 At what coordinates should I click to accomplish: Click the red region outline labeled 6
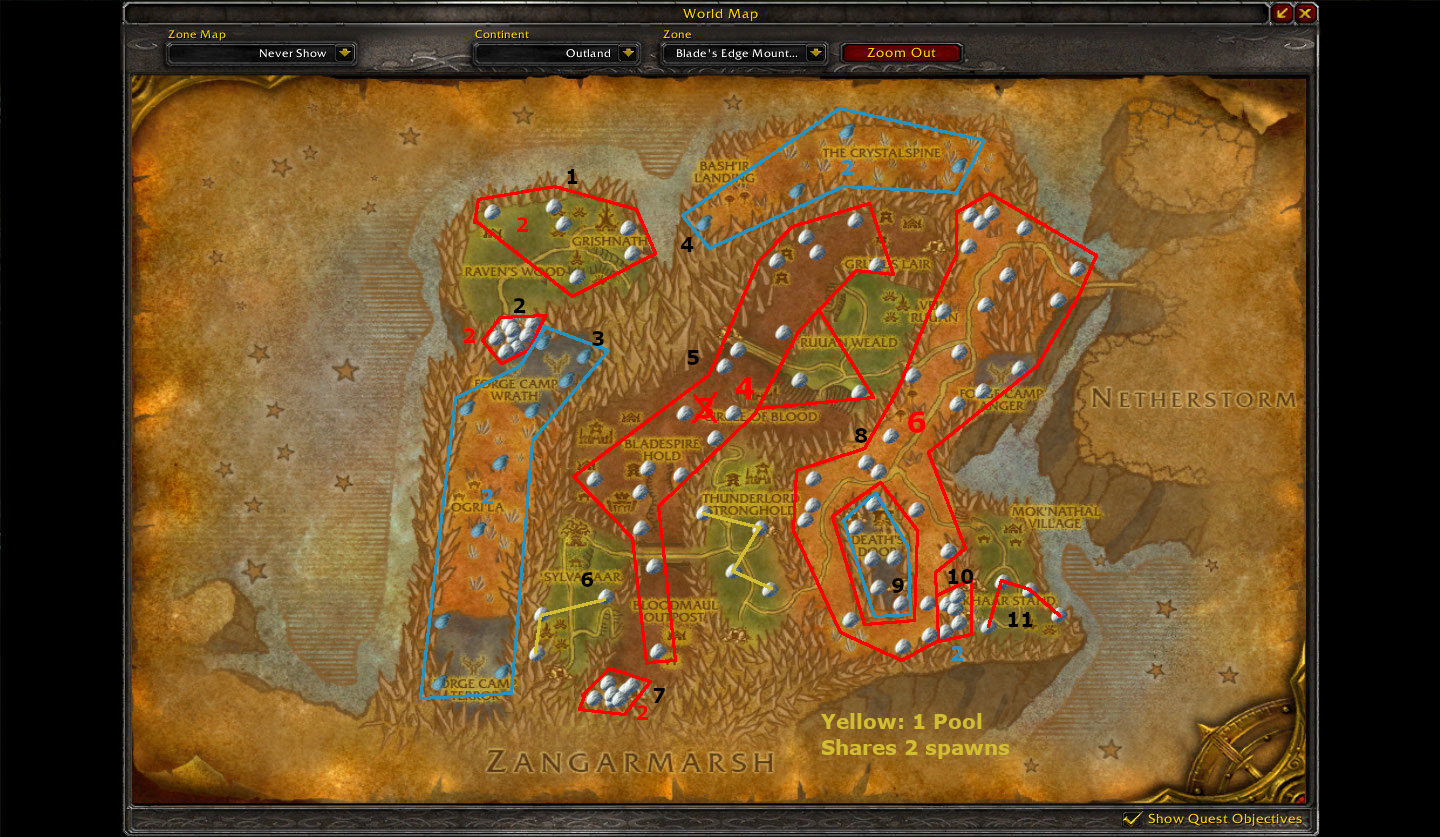[x=915, y=424]
